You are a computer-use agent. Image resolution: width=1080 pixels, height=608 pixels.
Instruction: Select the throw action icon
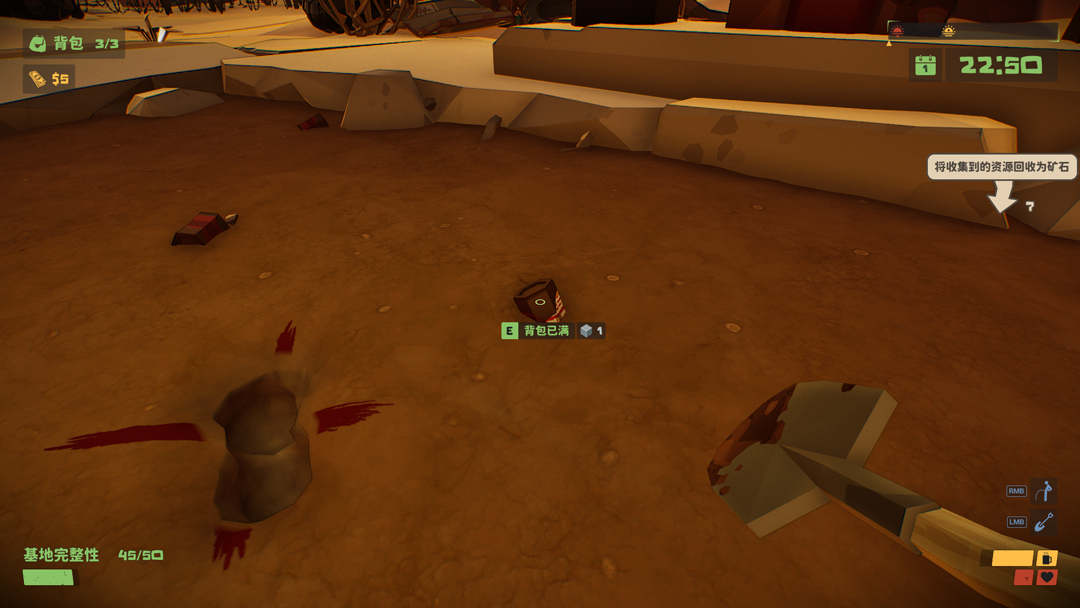1044,491
